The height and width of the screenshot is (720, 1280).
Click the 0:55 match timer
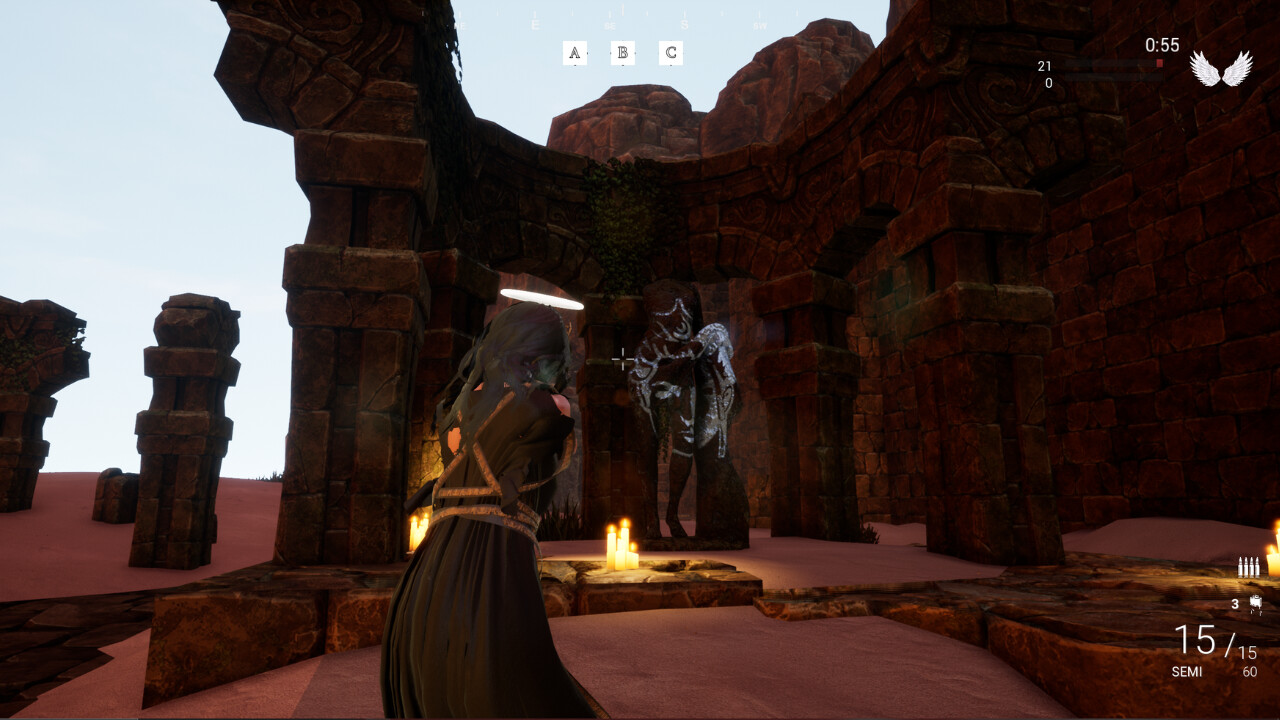[x=1162, y=44]
